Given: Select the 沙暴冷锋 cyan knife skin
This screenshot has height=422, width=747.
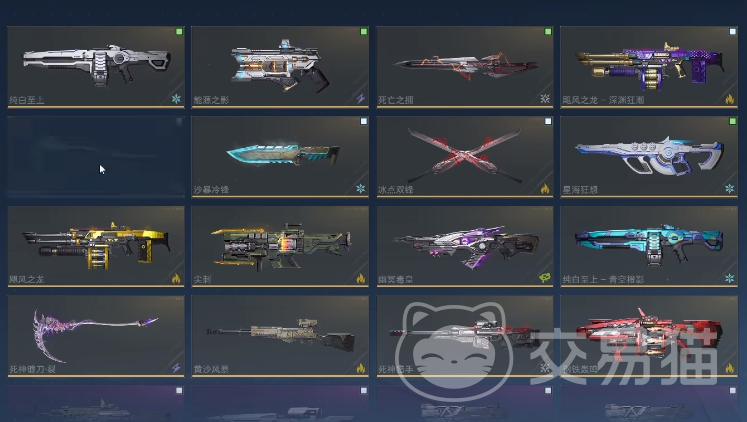Looking at the screenshot, I should click(x=280, y=155).
